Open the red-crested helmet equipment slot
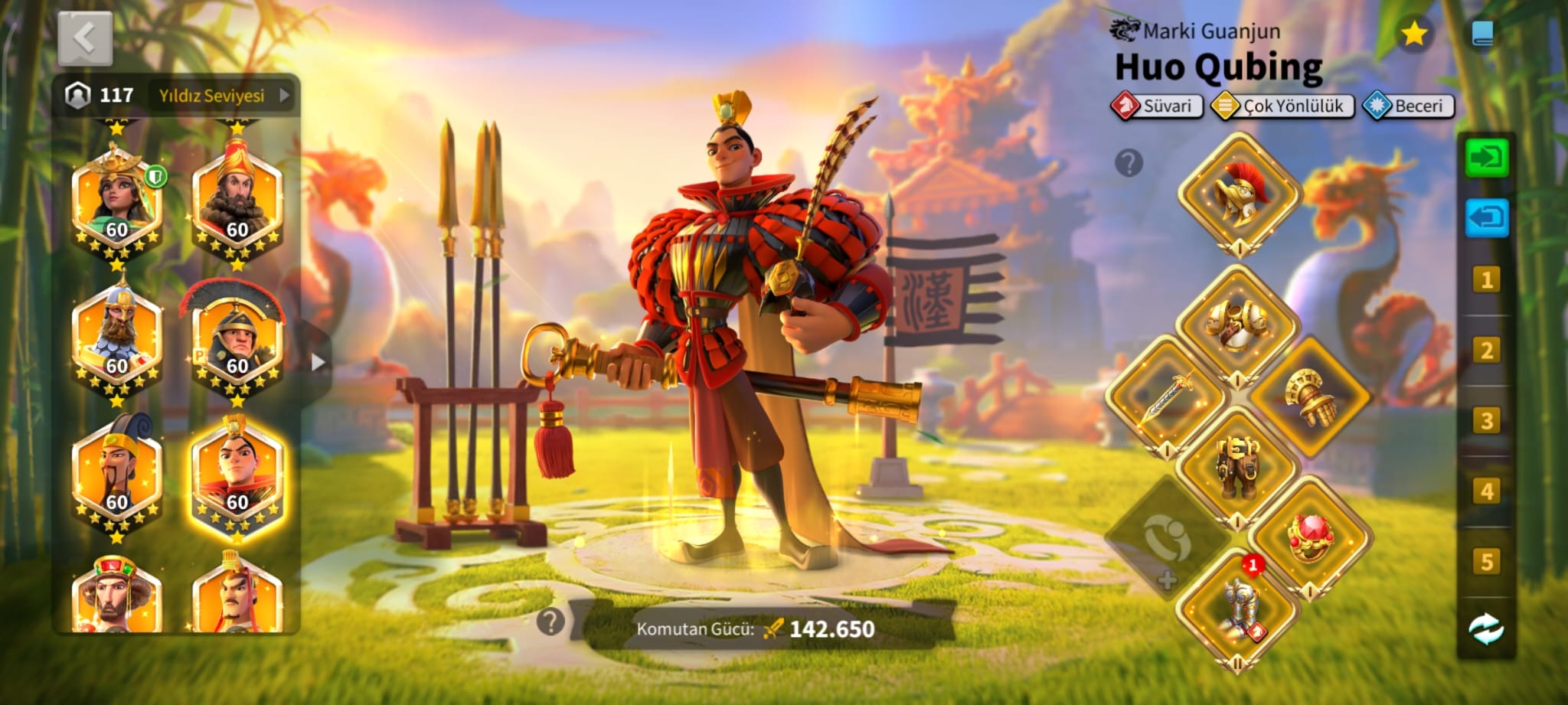 point(1239,194)
